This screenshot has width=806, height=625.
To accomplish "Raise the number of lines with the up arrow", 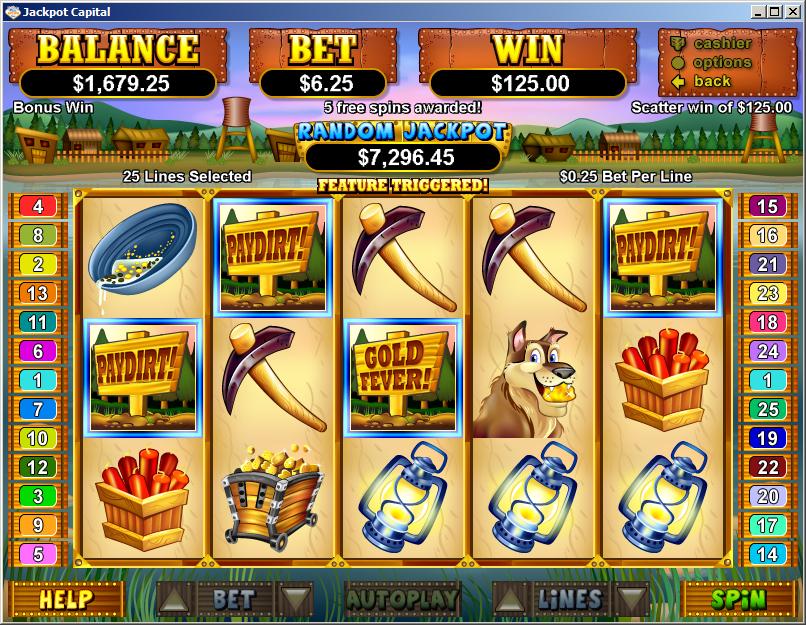I will [x=509, y=599].
